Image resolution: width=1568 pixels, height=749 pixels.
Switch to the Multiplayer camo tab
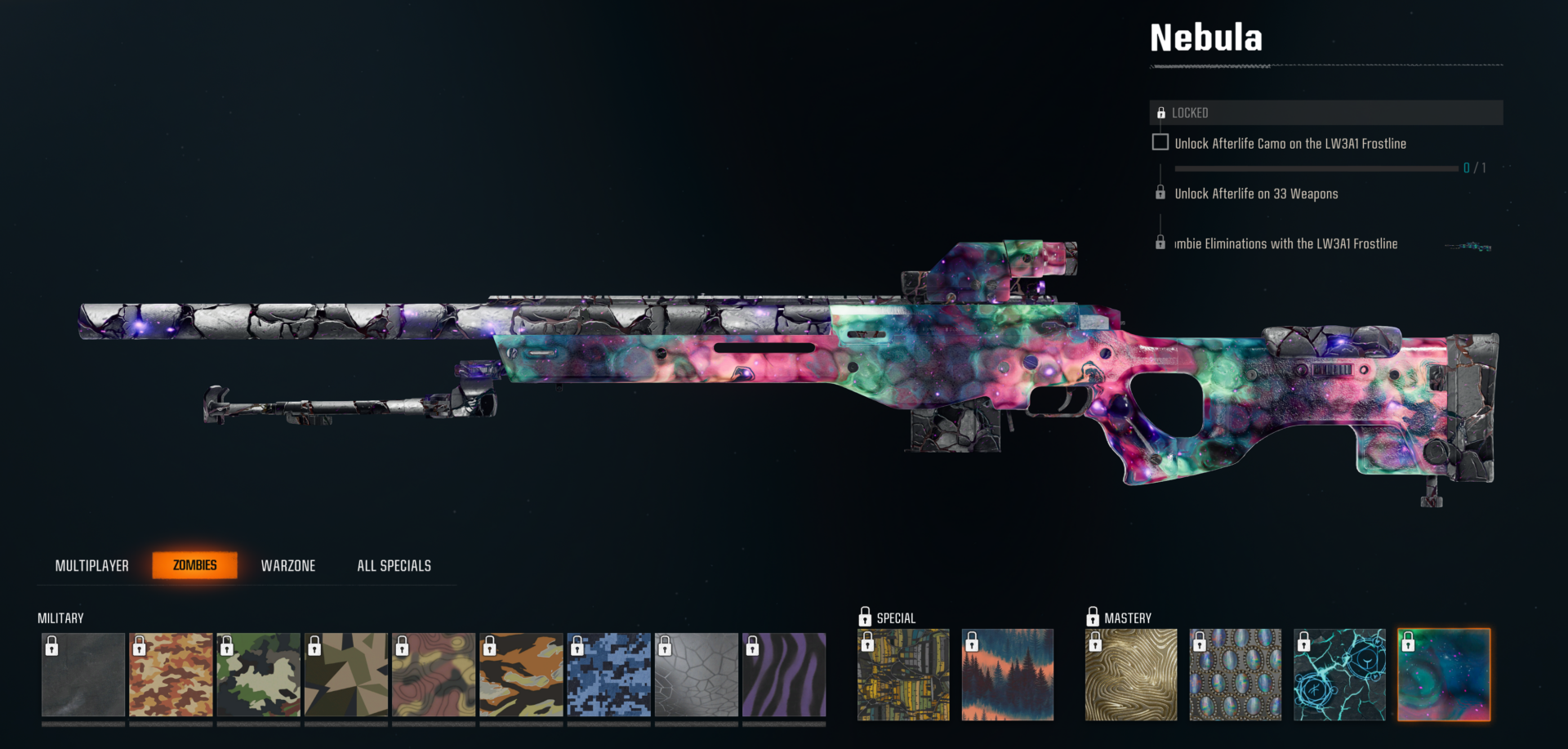coord(91,565)
